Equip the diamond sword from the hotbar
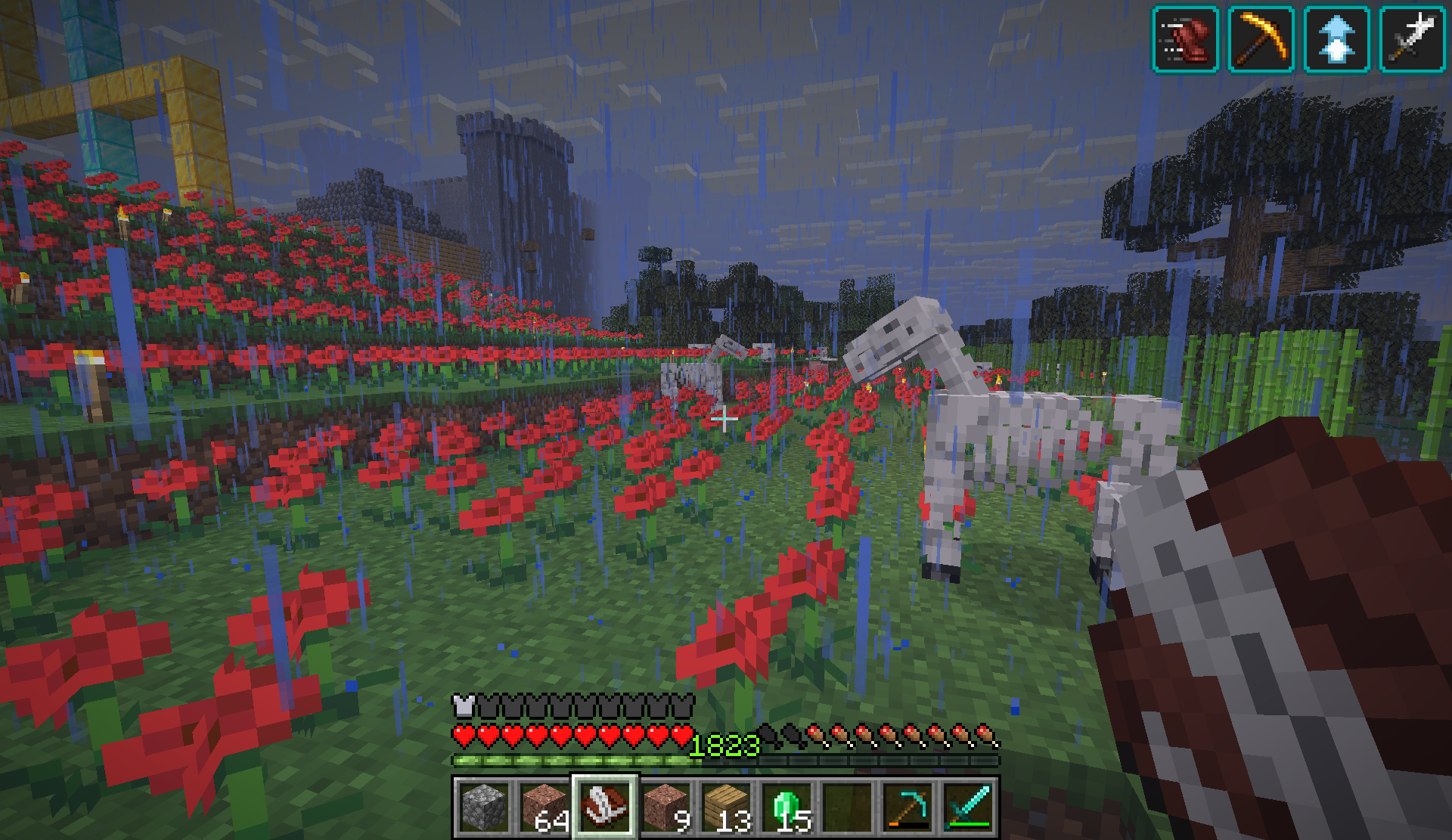The height and width of the screenshot is (840, 1452). point(969,807)
